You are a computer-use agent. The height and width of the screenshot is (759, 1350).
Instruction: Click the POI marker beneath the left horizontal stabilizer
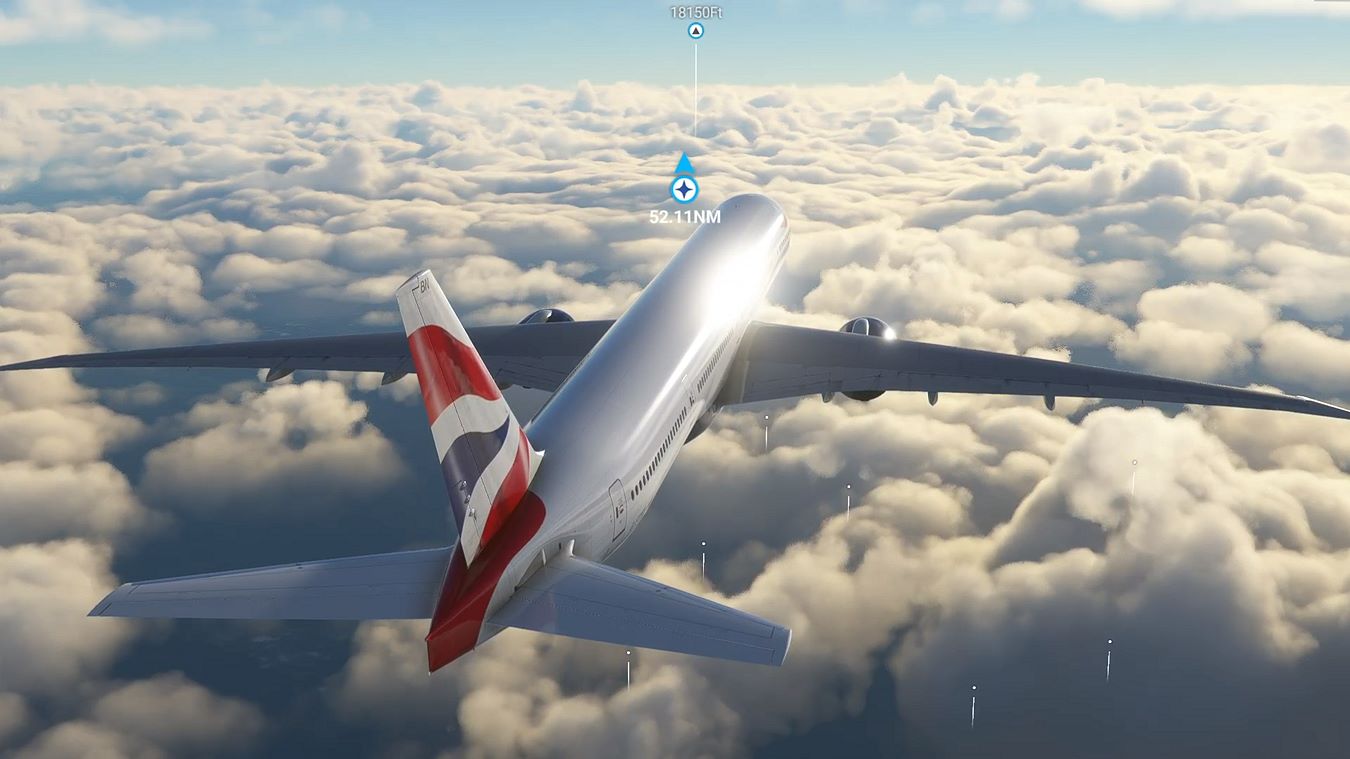click(628, 653)
